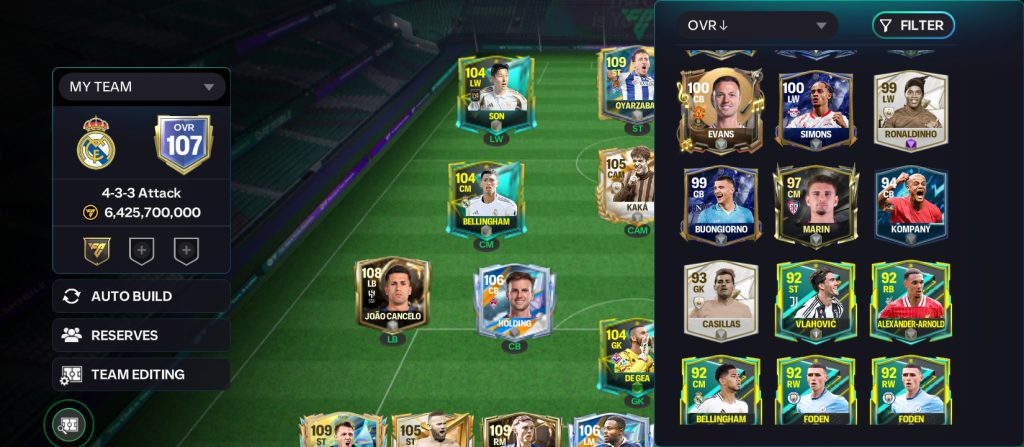Open the player Filter options
This screenshot has height=447, width=1024.
click(x=912, y=26)
